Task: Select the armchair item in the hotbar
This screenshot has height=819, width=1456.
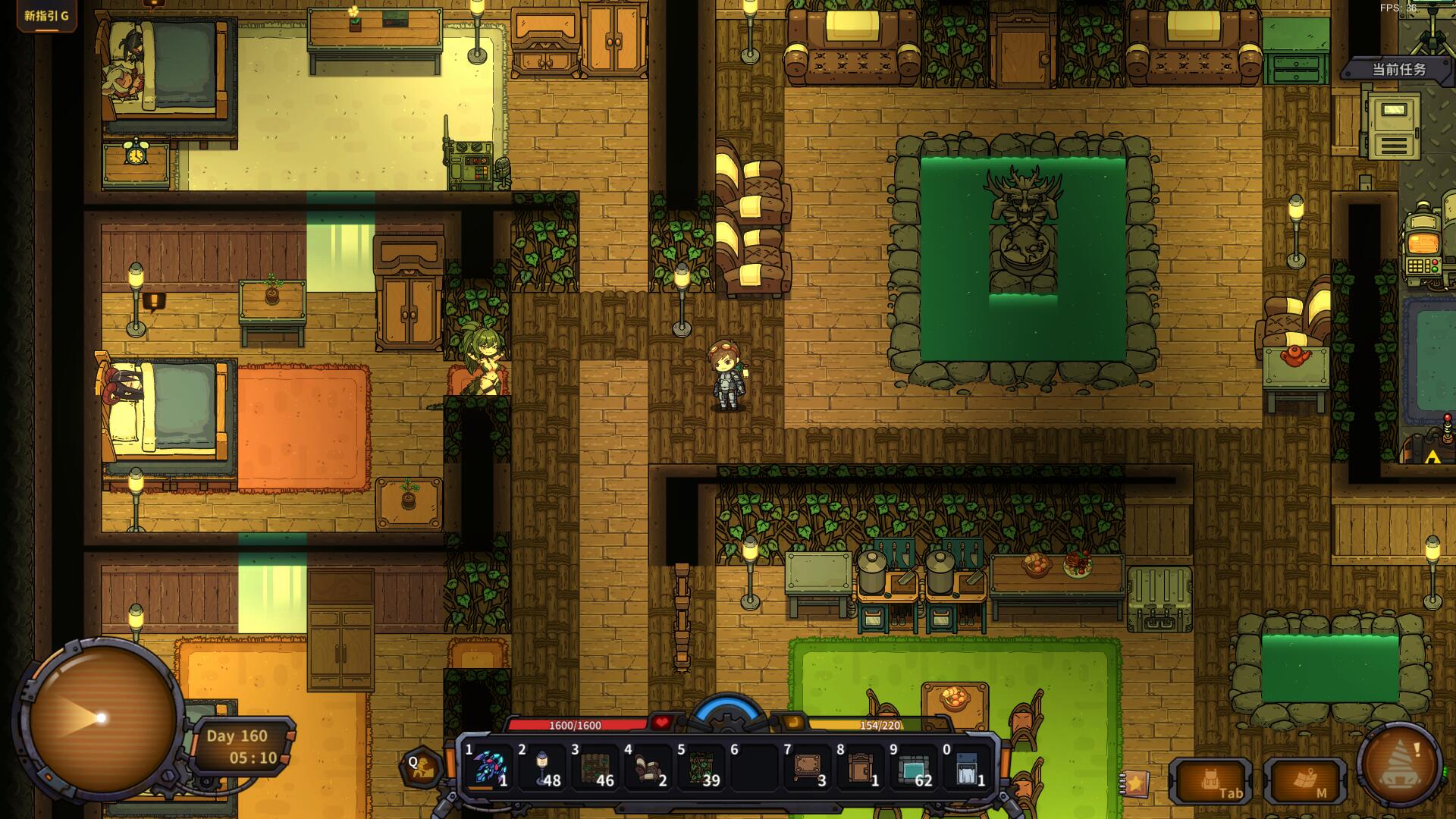Action: (x=649, y=767)
